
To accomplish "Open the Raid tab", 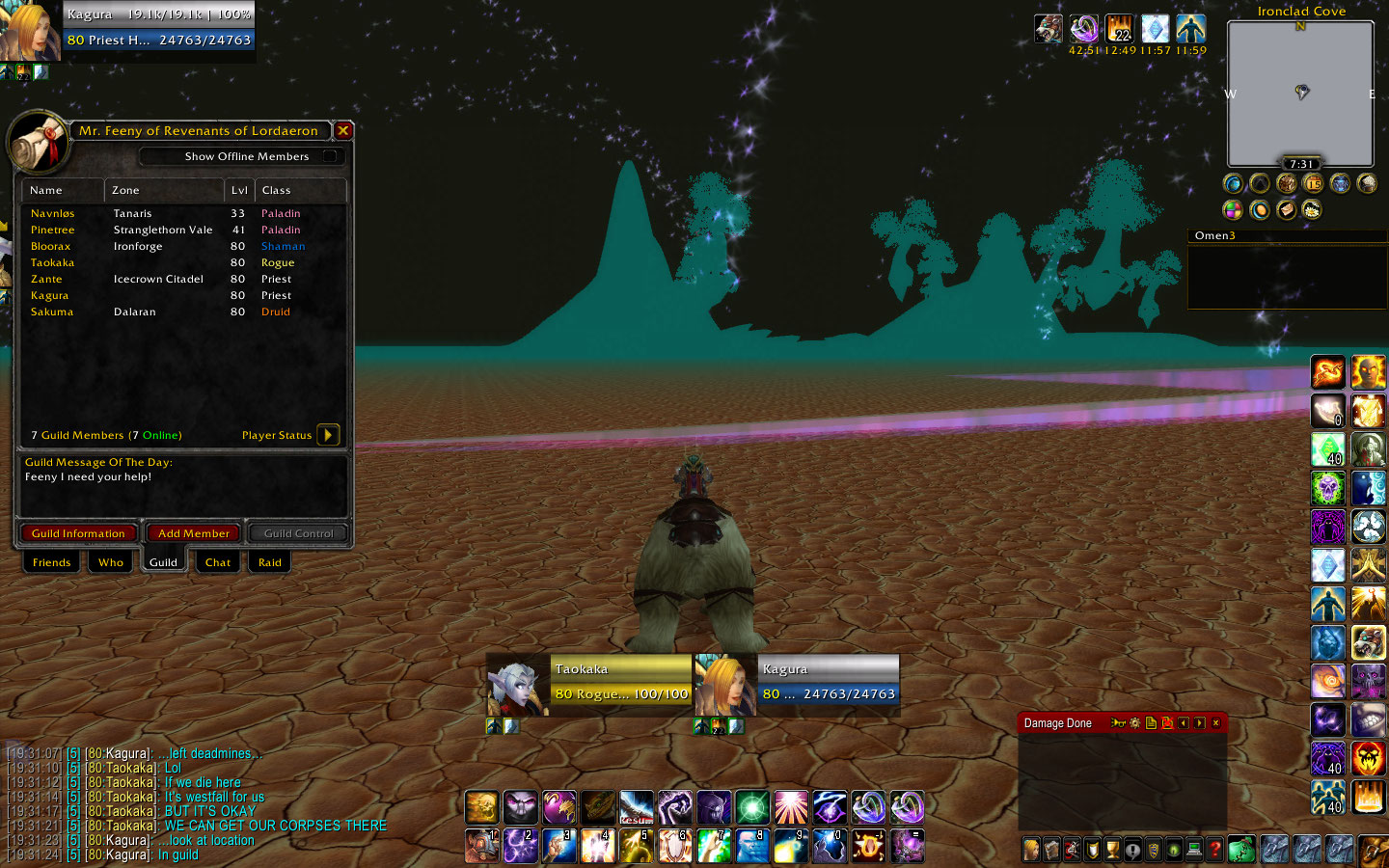I will [270, 562].
